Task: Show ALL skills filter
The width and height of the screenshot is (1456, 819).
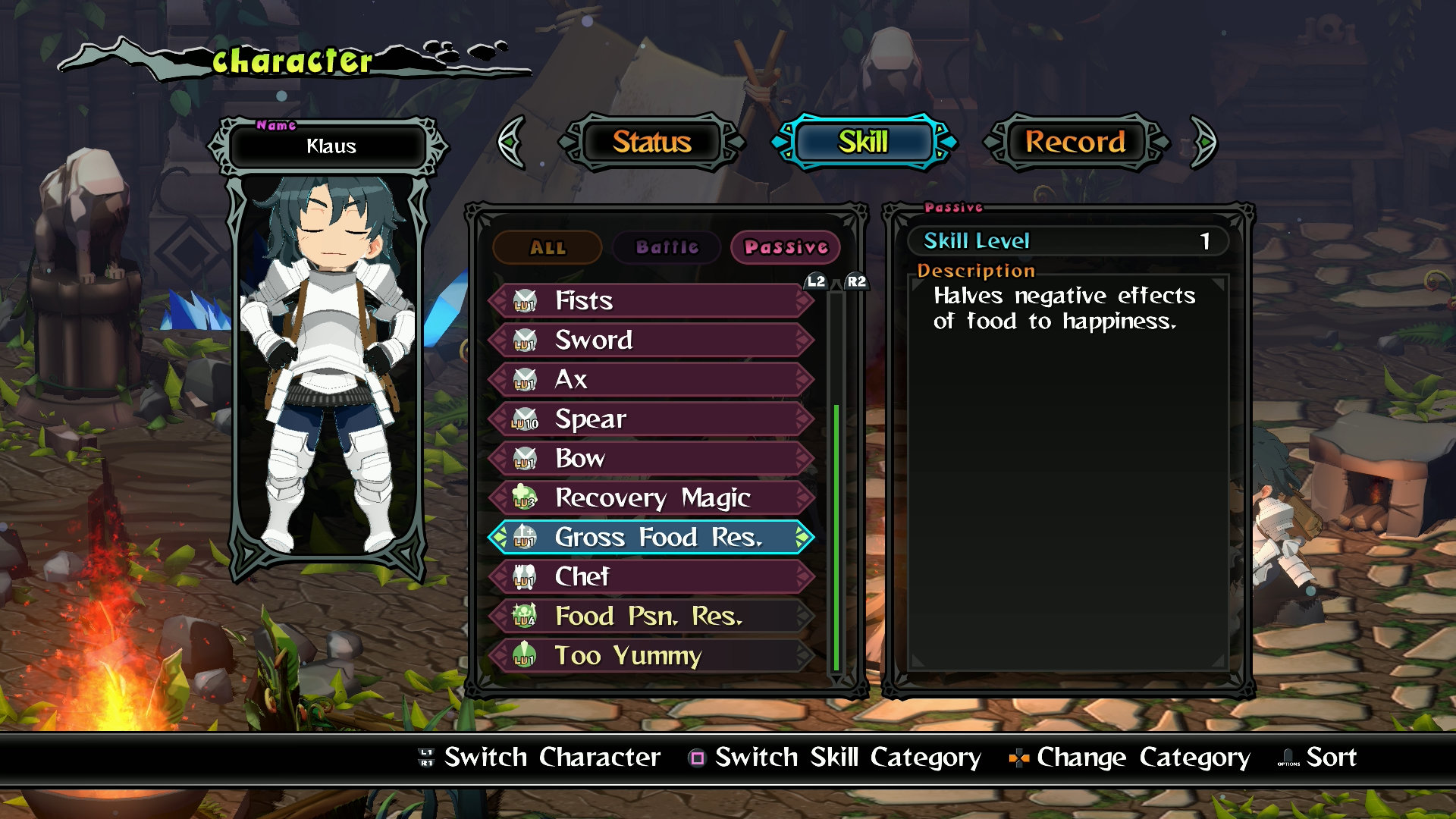Action: point(548,247)
